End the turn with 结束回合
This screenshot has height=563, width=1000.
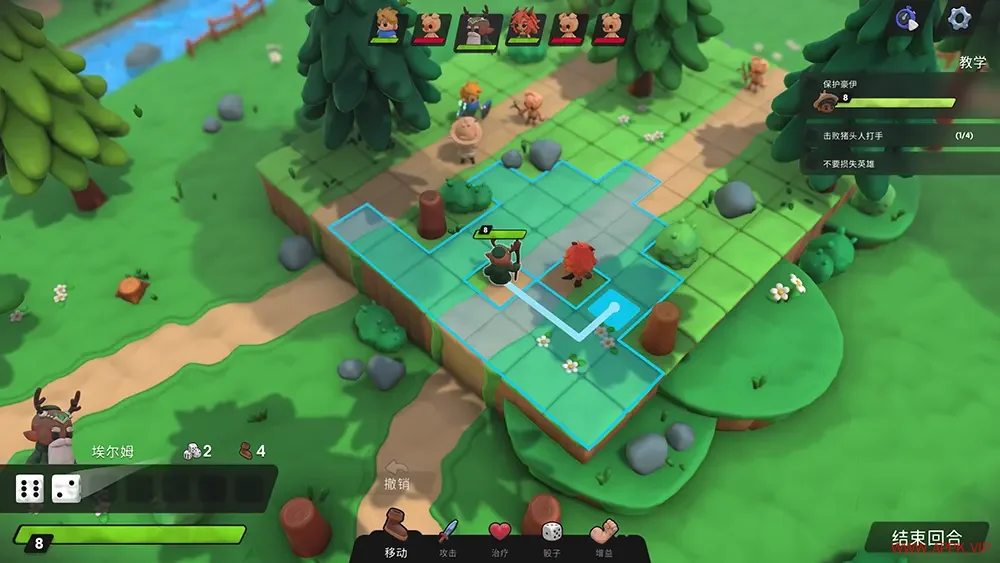pyautogui.click(x=927, y=538)
